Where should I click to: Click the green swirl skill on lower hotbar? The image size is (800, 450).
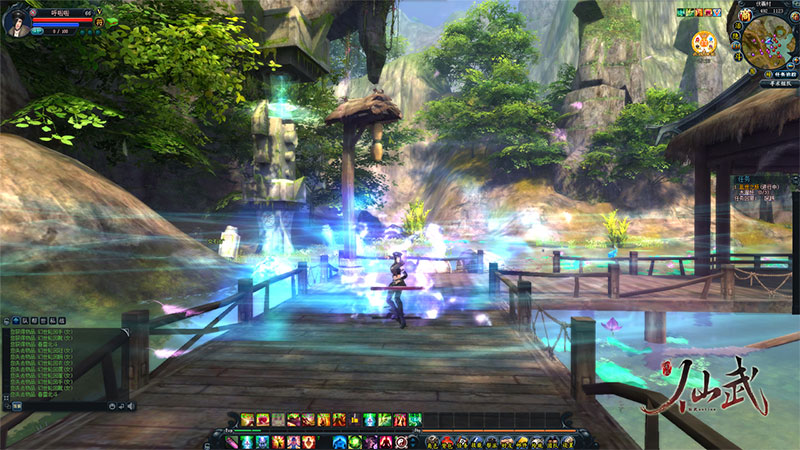(355, 441)
